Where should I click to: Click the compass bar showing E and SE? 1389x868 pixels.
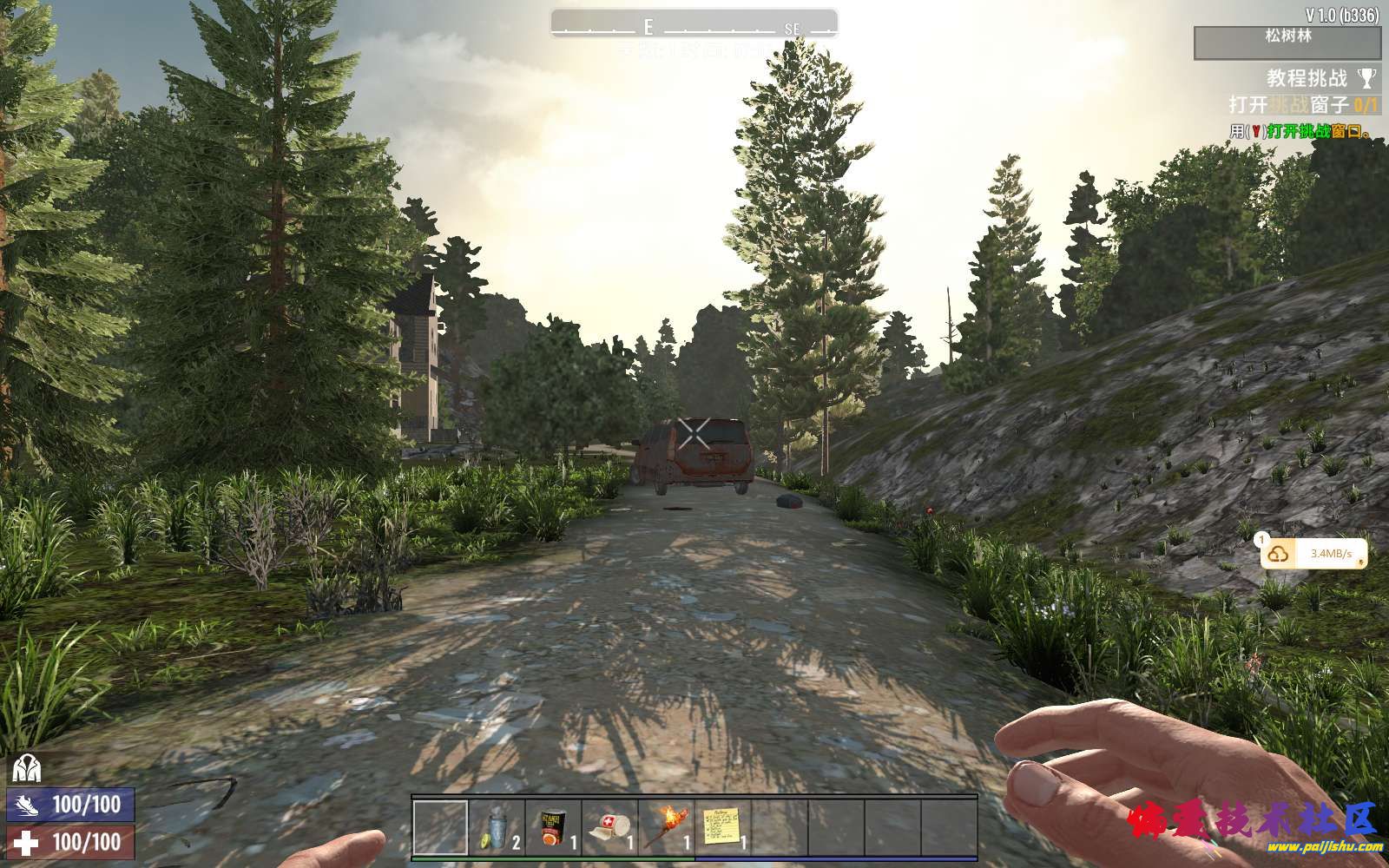pyautogui.click(x=694, y=24)
